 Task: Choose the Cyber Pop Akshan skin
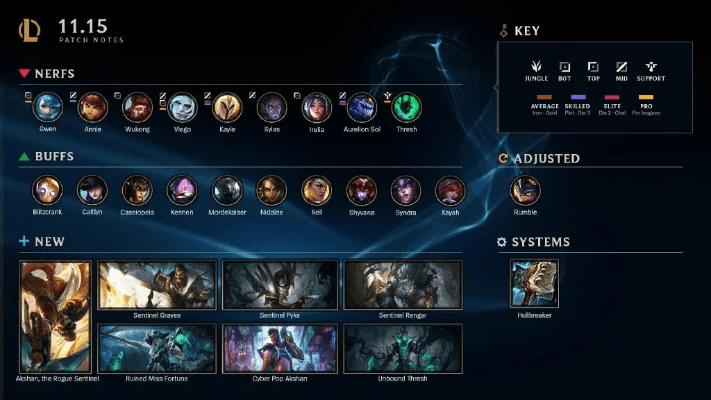point(280,347)
